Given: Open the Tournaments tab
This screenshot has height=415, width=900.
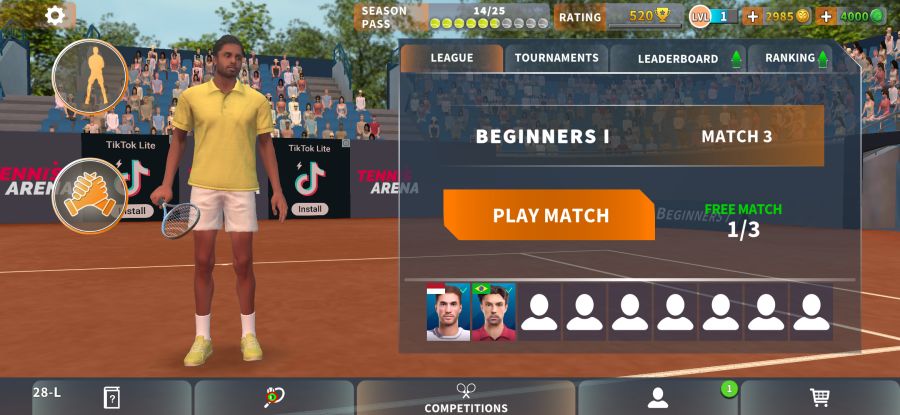Looking at the screenshot, I should 556,58.
